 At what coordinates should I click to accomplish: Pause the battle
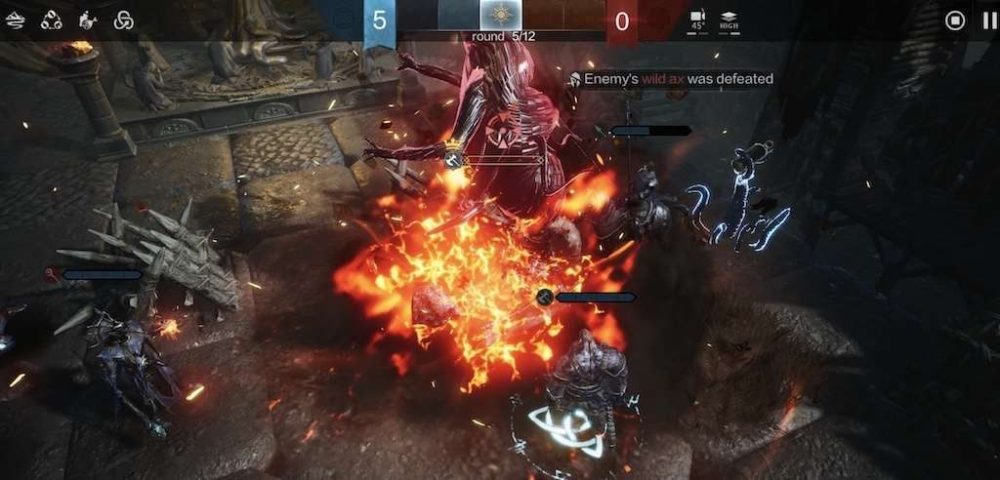click(990, 20)
